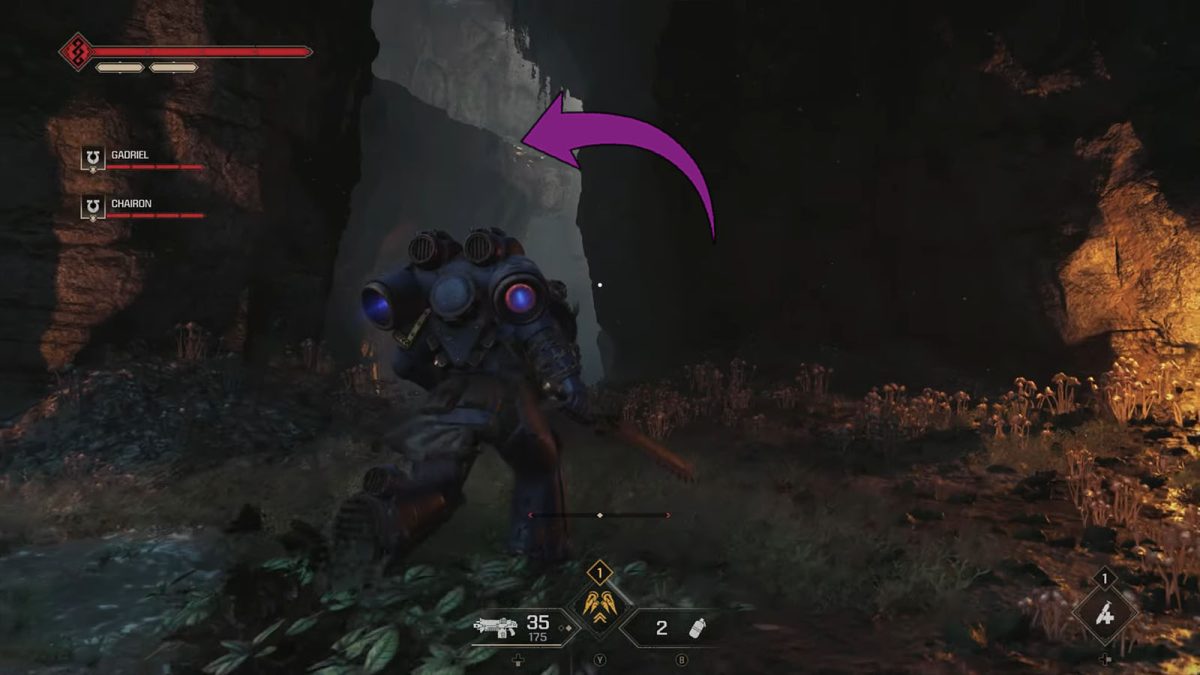Click the bolt rifle weapon icon
Viewport: 1200px width, 675px height.
click(497, 627)
